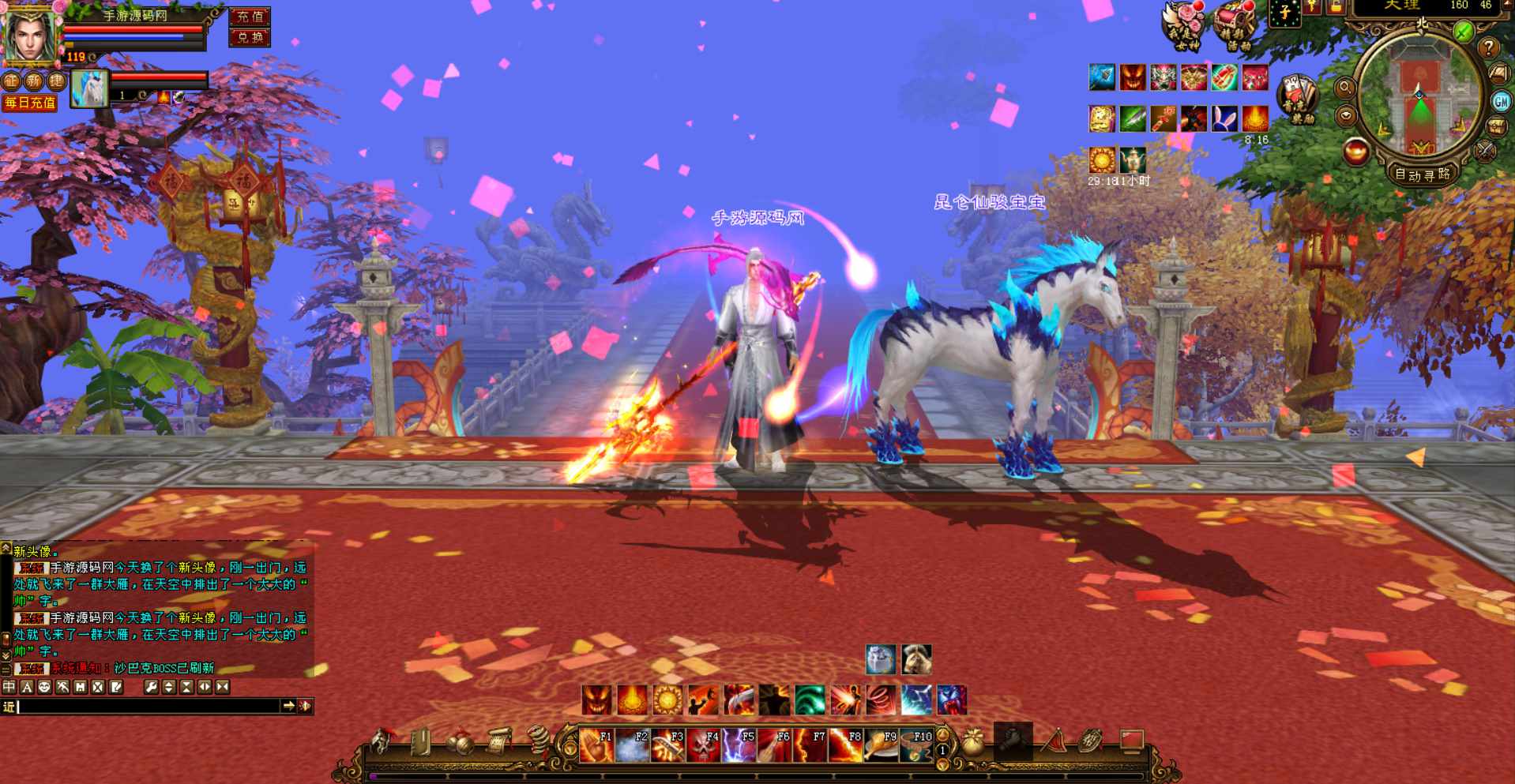The image size is (1515, 784).
Task: Click the chat input field
Action: 150,707
